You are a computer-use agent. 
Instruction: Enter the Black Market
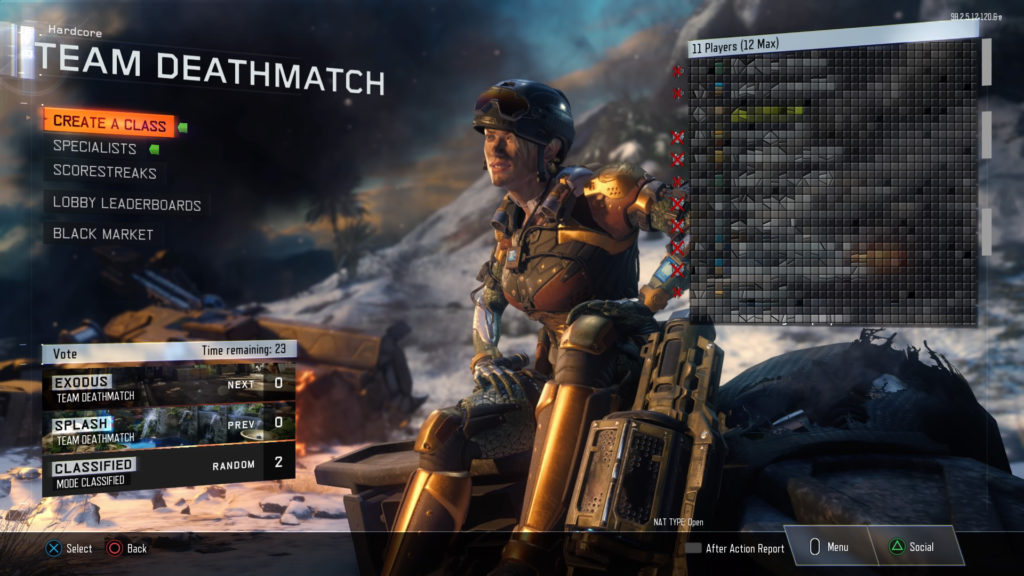[103, 234]
